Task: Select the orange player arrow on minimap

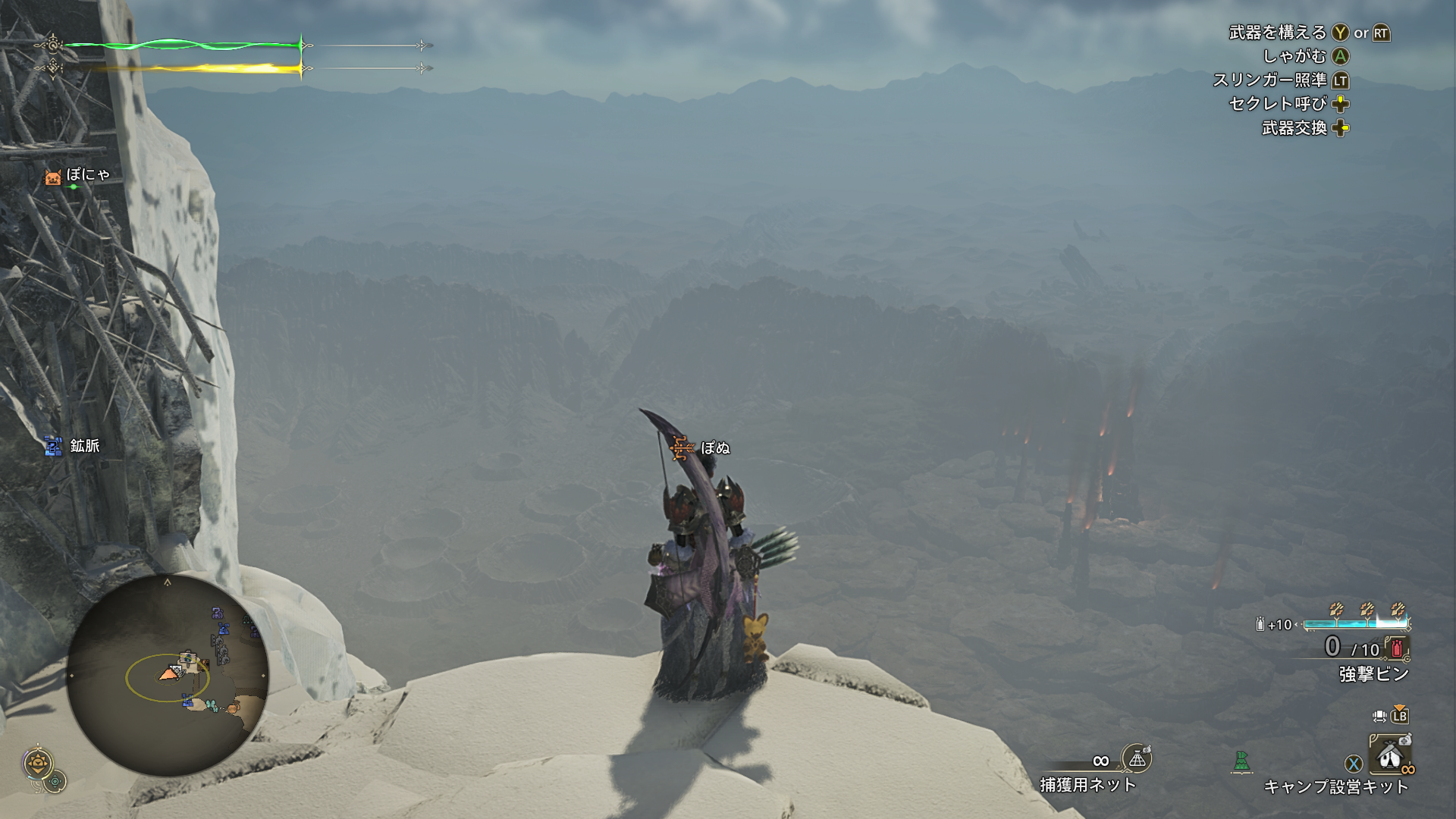Action: tap(168, 673)
